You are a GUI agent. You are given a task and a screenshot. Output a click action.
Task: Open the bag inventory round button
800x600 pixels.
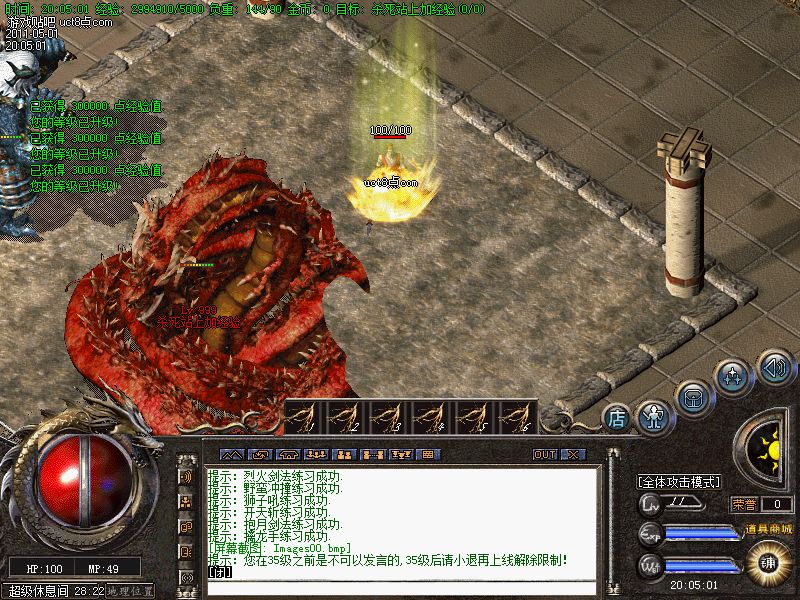(691, 398)
